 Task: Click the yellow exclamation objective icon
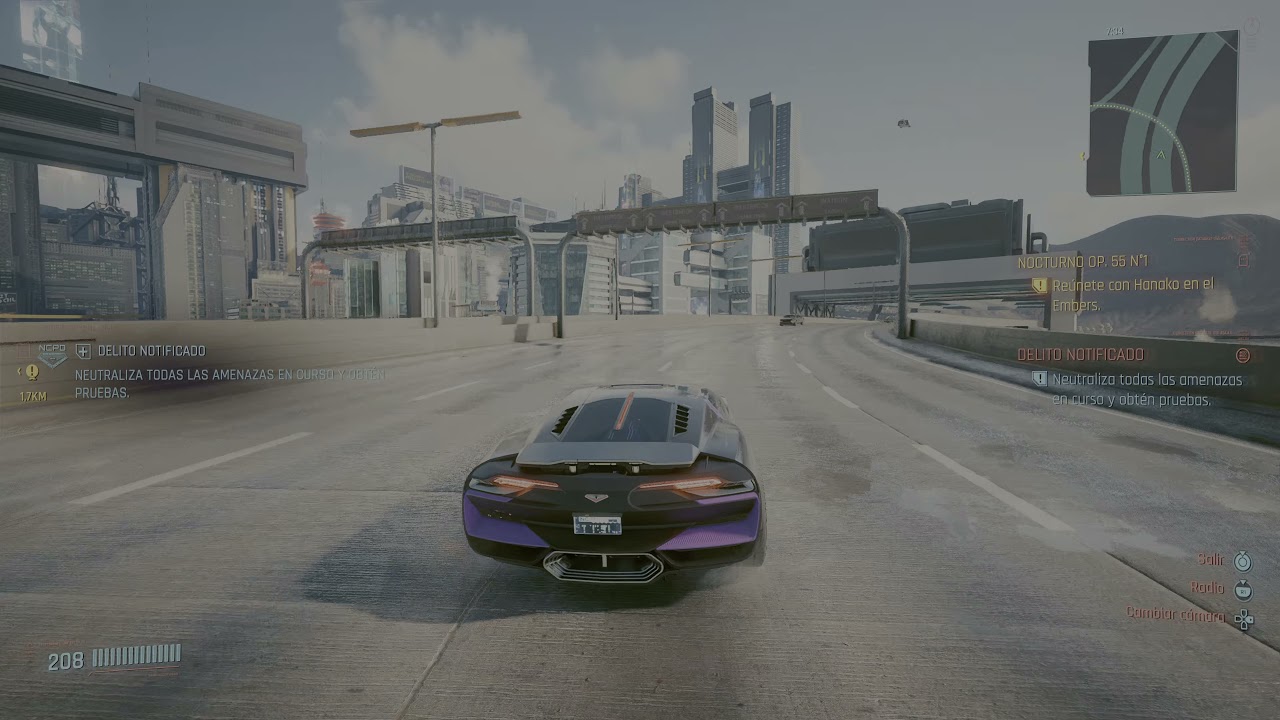31,372
